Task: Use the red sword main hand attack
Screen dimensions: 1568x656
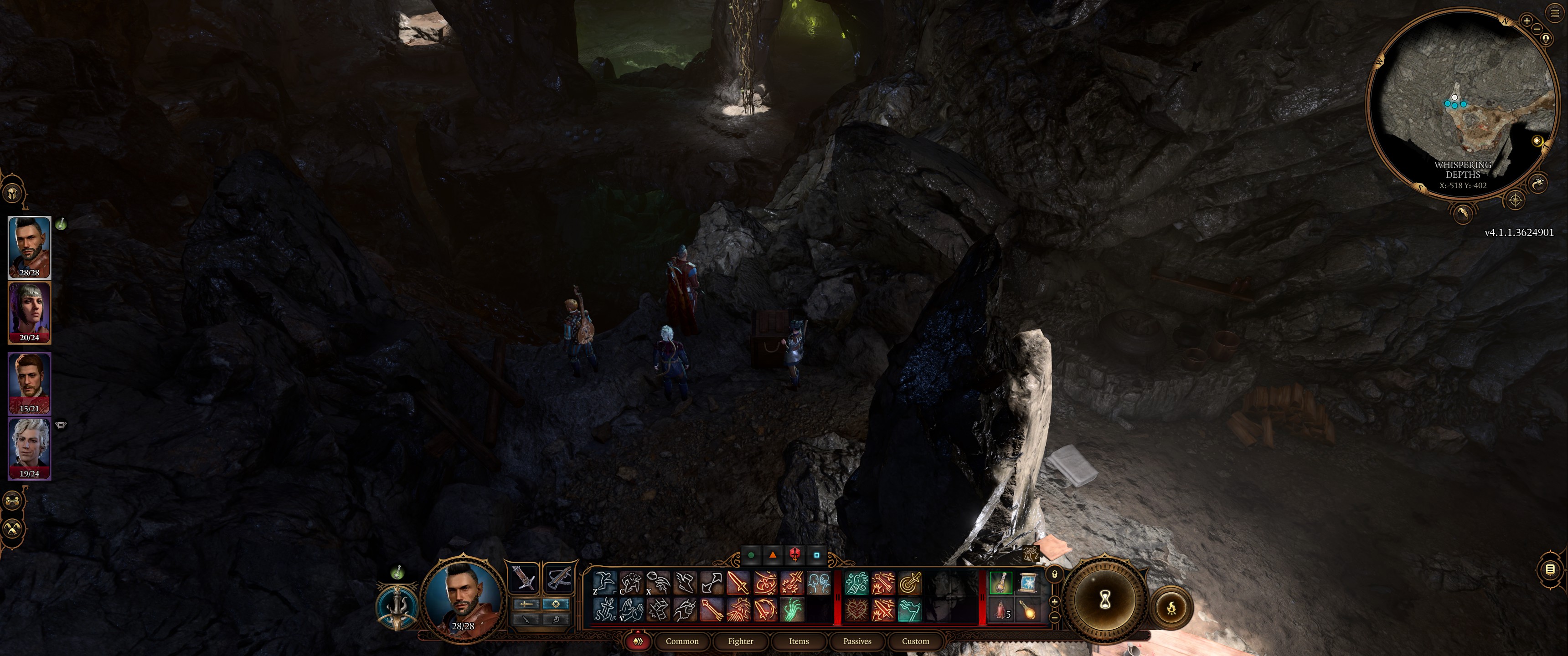Action: tap(738, 582)
